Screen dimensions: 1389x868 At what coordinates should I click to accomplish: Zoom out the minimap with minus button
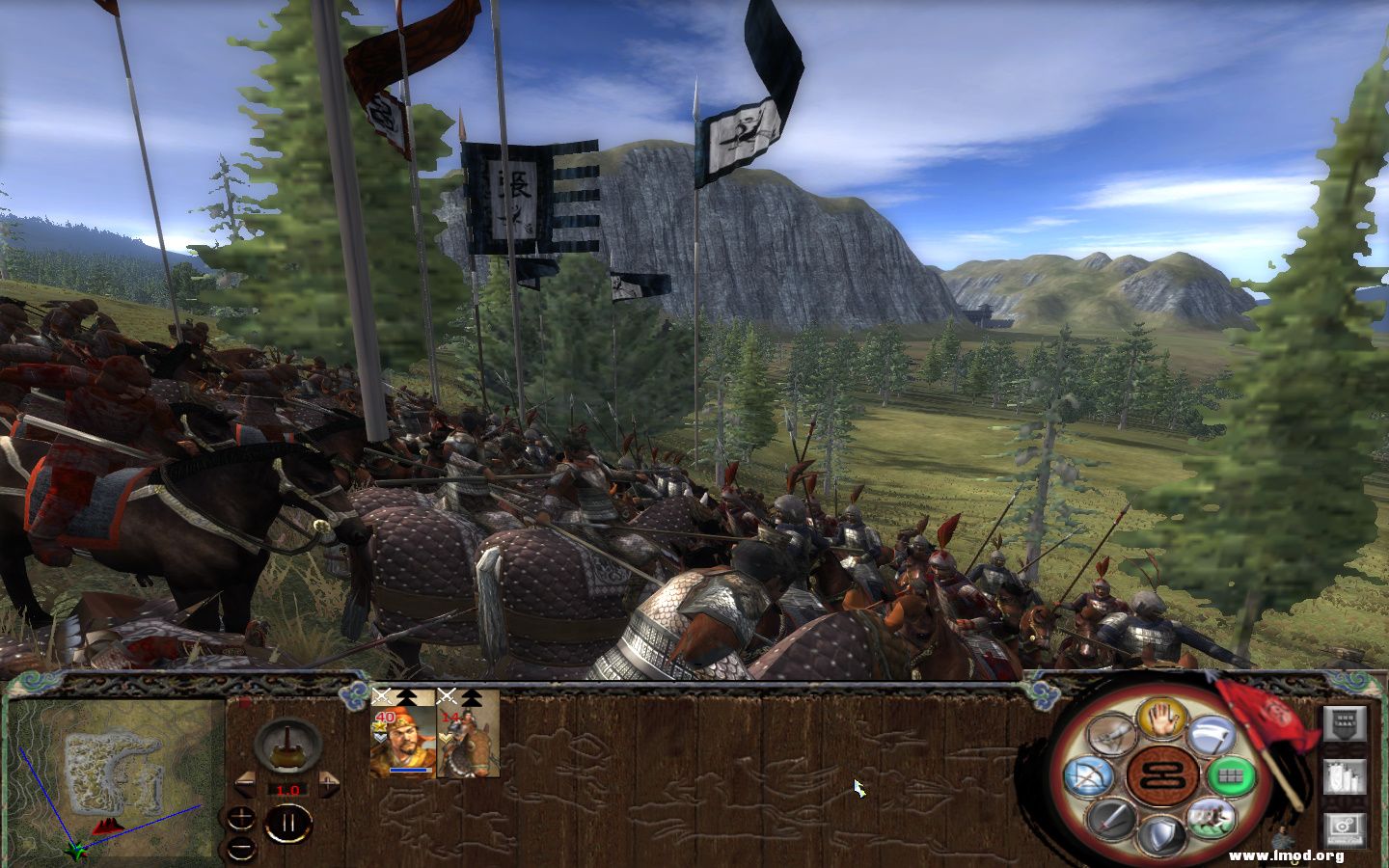[240, 850]
